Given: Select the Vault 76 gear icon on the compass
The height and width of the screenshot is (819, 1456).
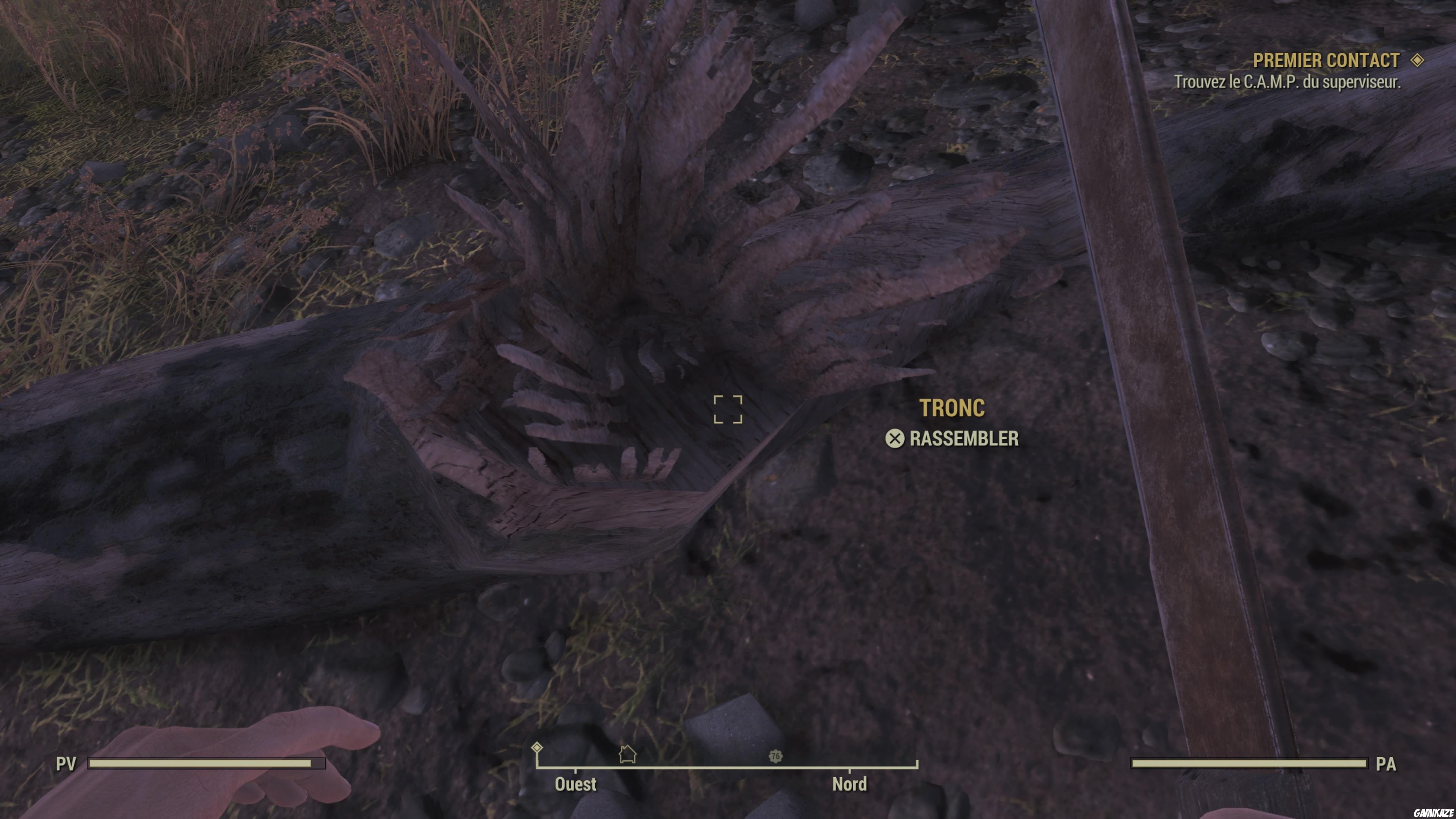Looking at the screenshot, I should [x=775, y=756].
